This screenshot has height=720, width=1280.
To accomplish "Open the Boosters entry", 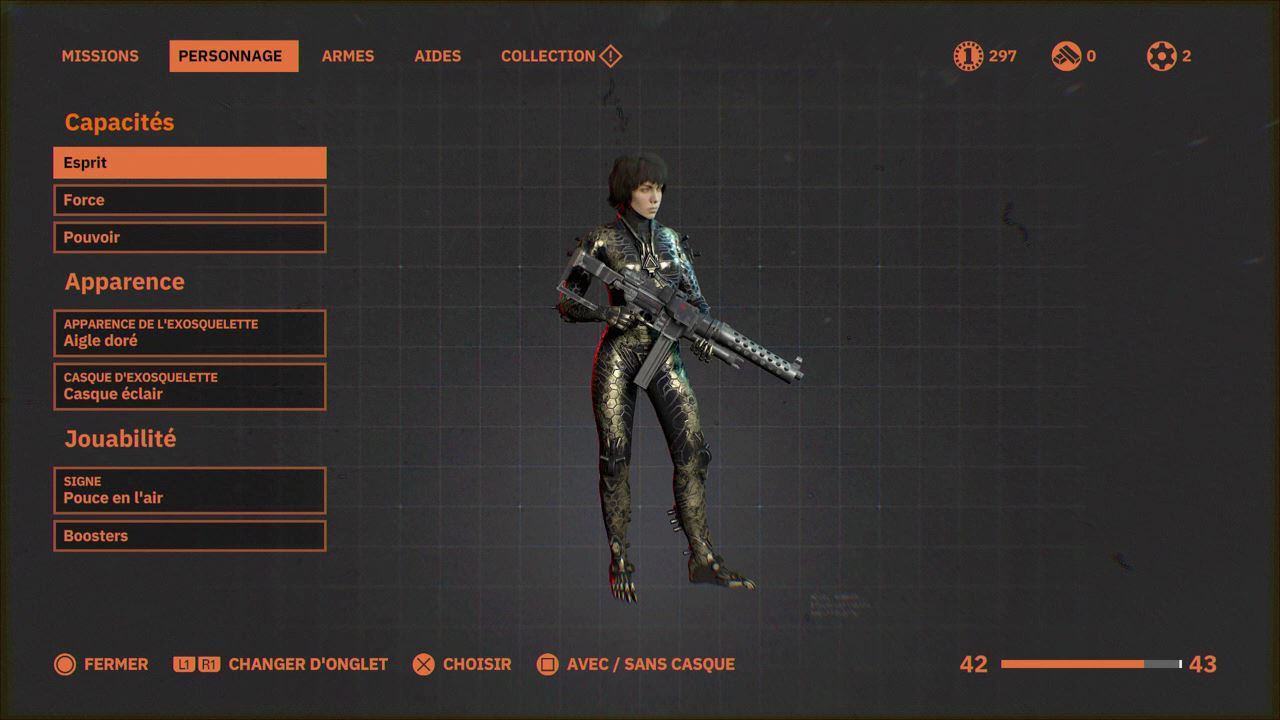I will [190, 536].
